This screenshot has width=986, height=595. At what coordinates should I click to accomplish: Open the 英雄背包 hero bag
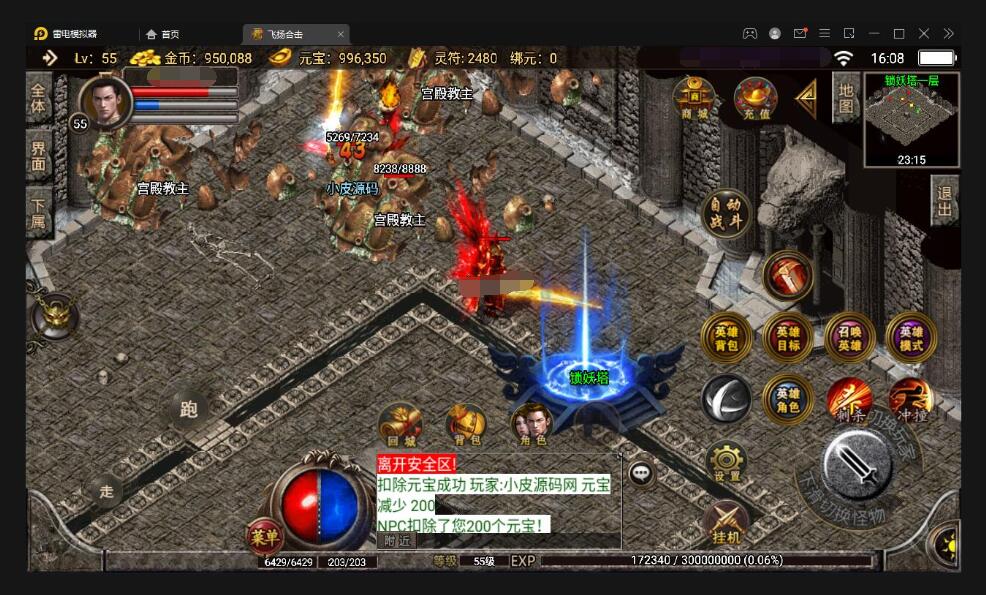tap(727, 338)
